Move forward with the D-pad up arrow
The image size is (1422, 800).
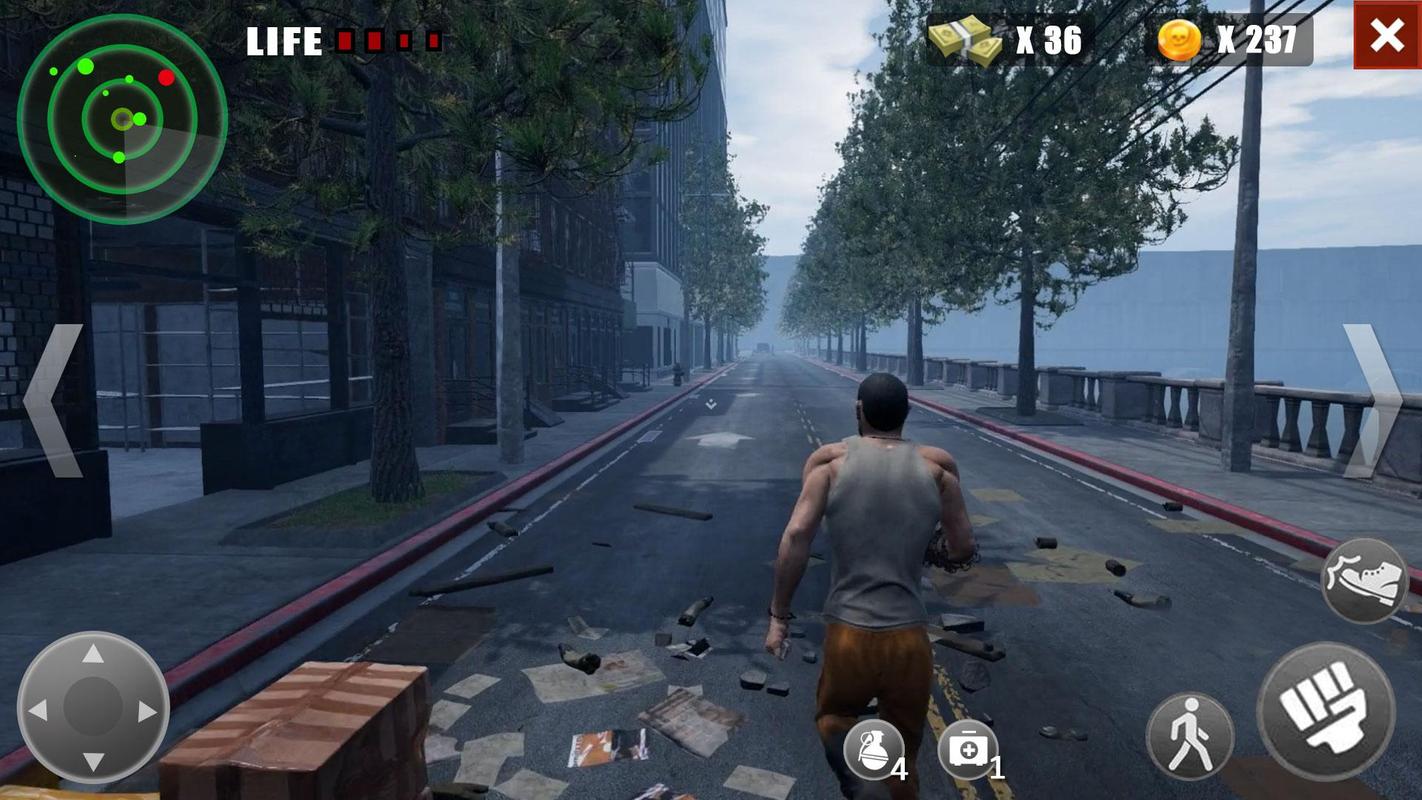pyautogui.click(x=93, y=655)
